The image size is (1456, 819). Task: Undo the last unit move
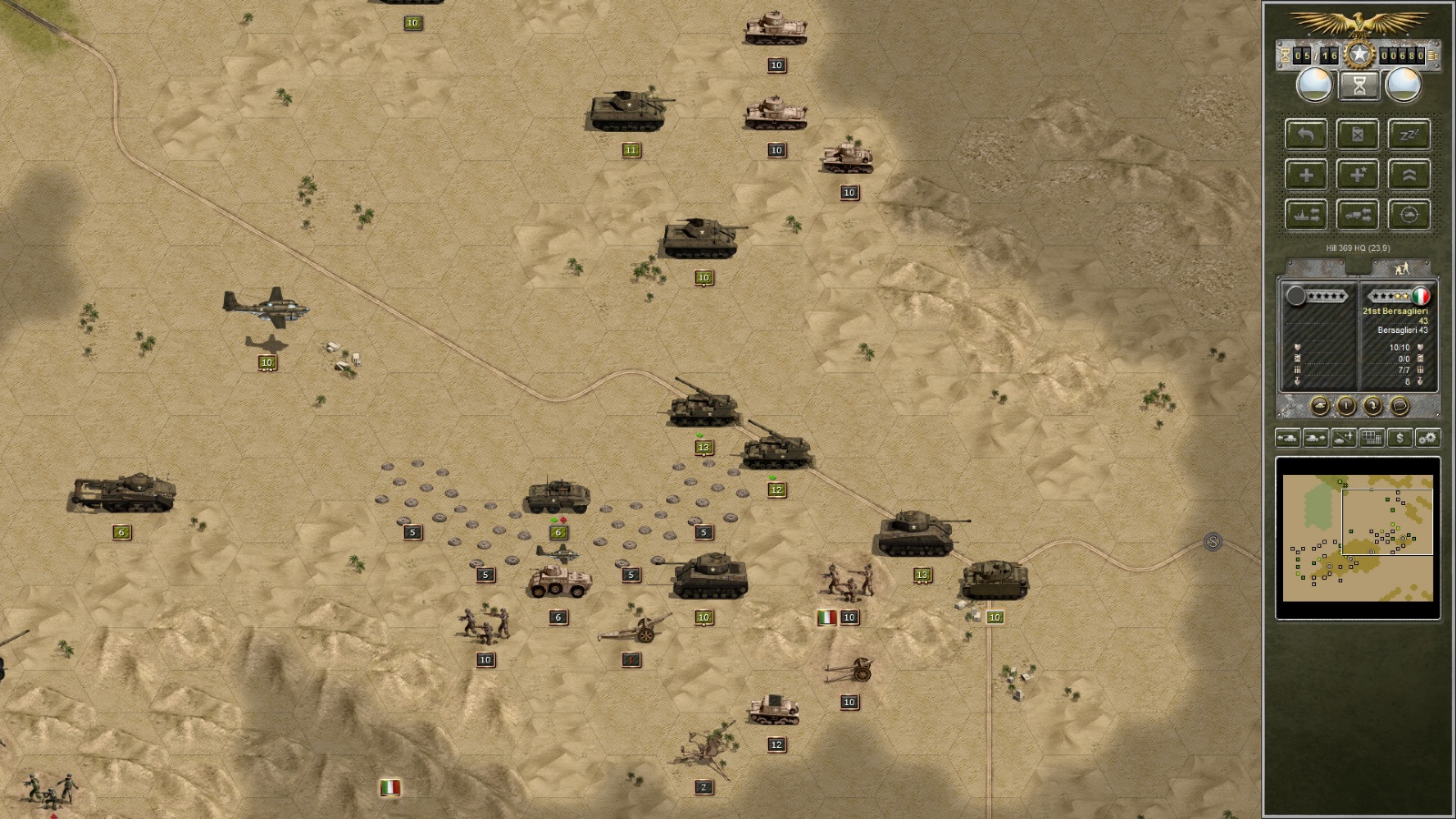point(1306,134)
